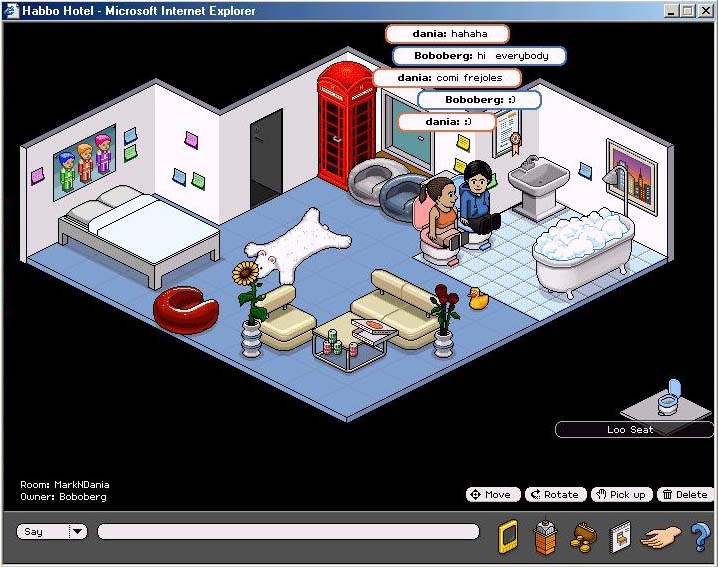The width and height of the screenshot is (718, 567).
Task: Open the Say chat mode dropdown
Action: coord(78,532)
